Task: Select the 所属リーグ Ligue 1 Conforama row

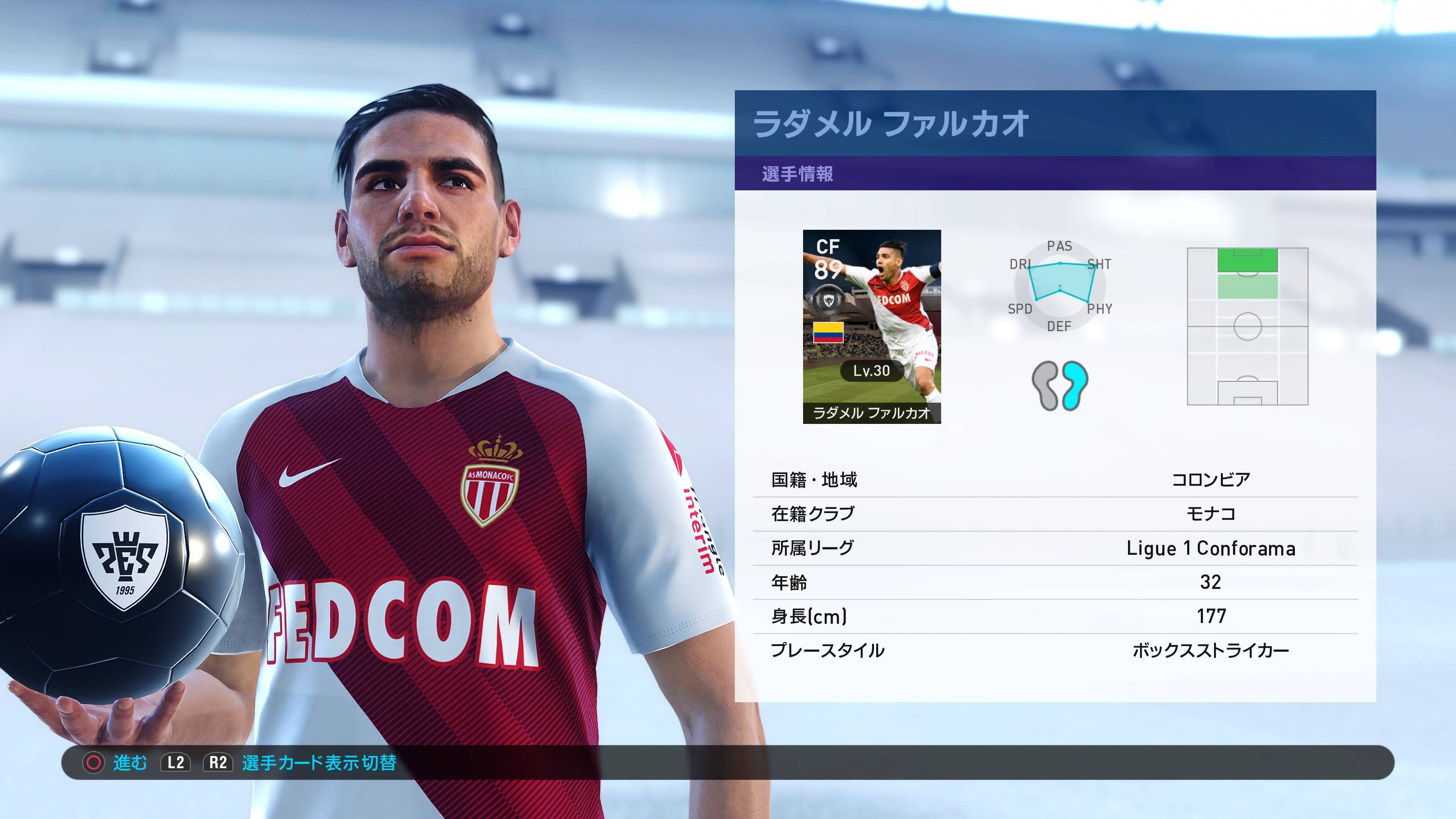Action: click(1055, 548)
